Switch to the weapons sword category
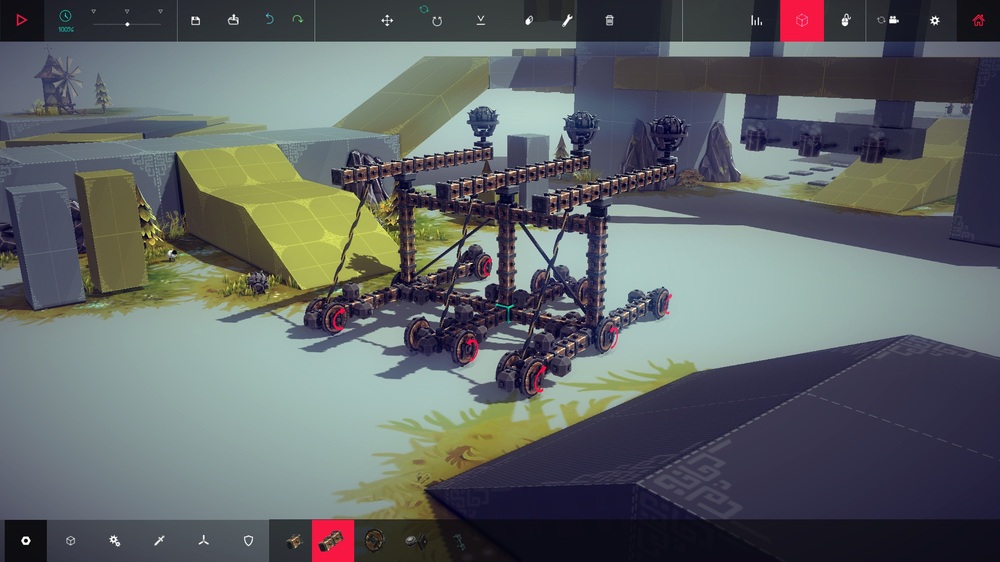1000x562 pixels. point(159,541)
